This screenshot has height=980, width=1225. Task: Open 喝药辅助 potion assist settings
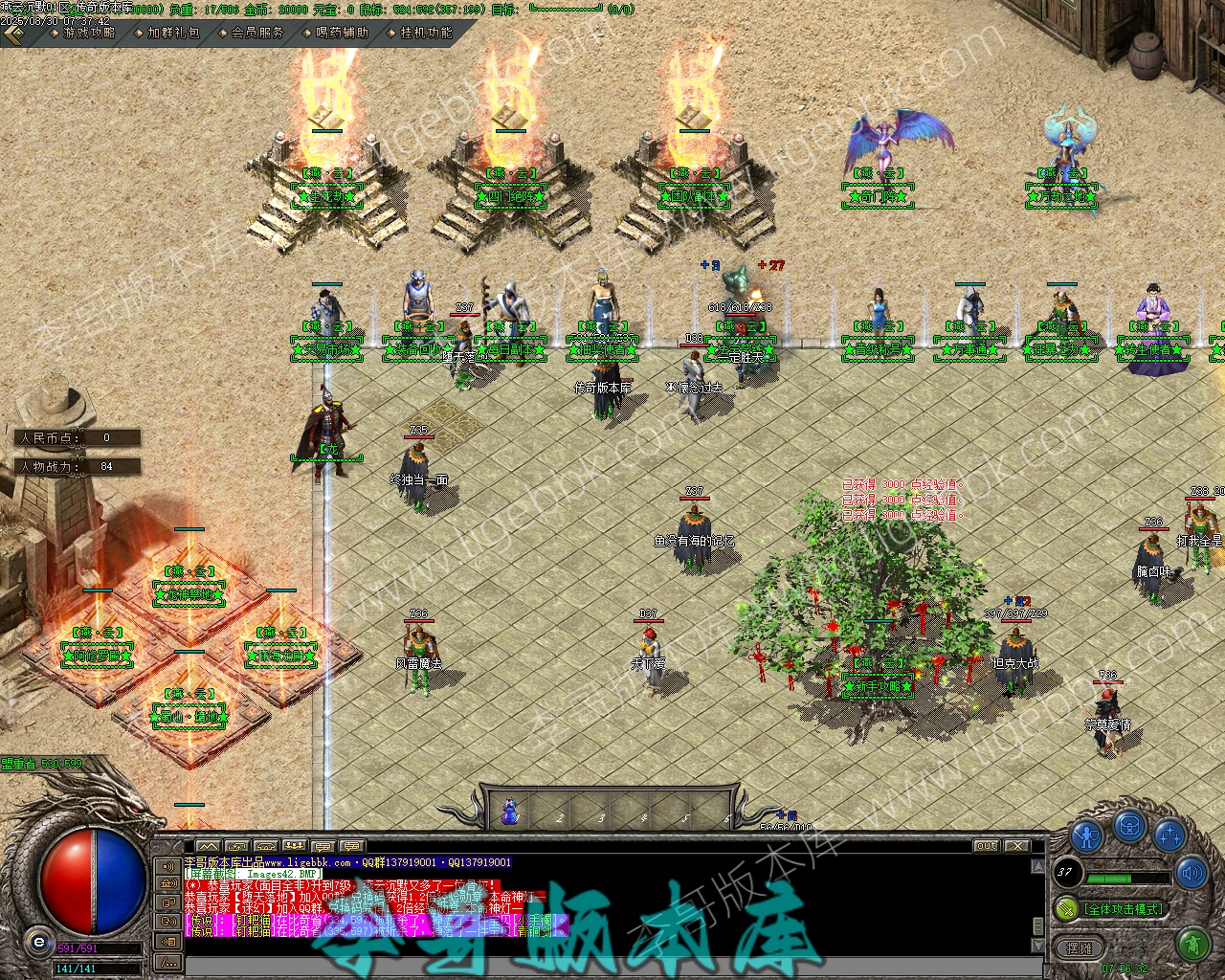pos(341,33)
